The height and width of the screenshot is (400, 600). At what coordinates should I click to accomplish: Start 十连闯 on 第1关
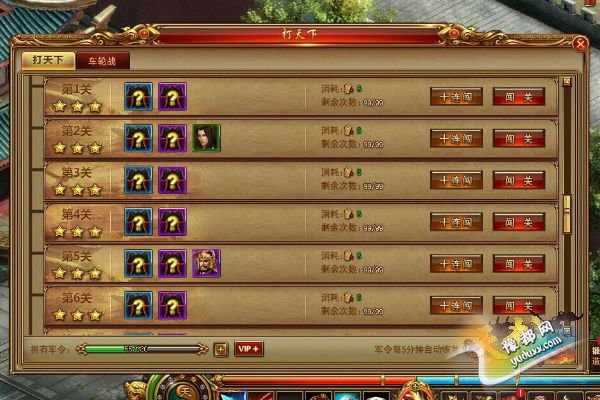point(457,97)
